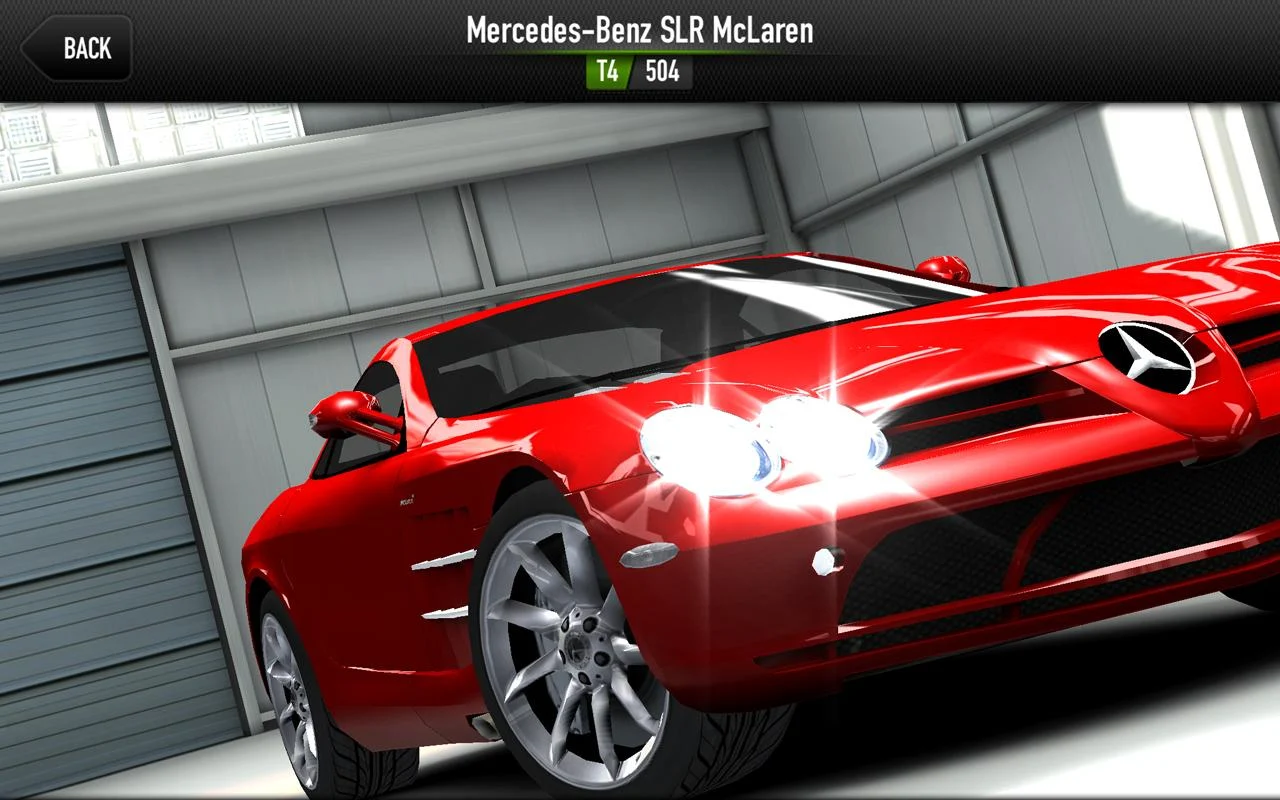Image resolution: width=1280 pixels, height=800 pixels.
Task: Click the 504 rating value
Action: pos(661,71)
